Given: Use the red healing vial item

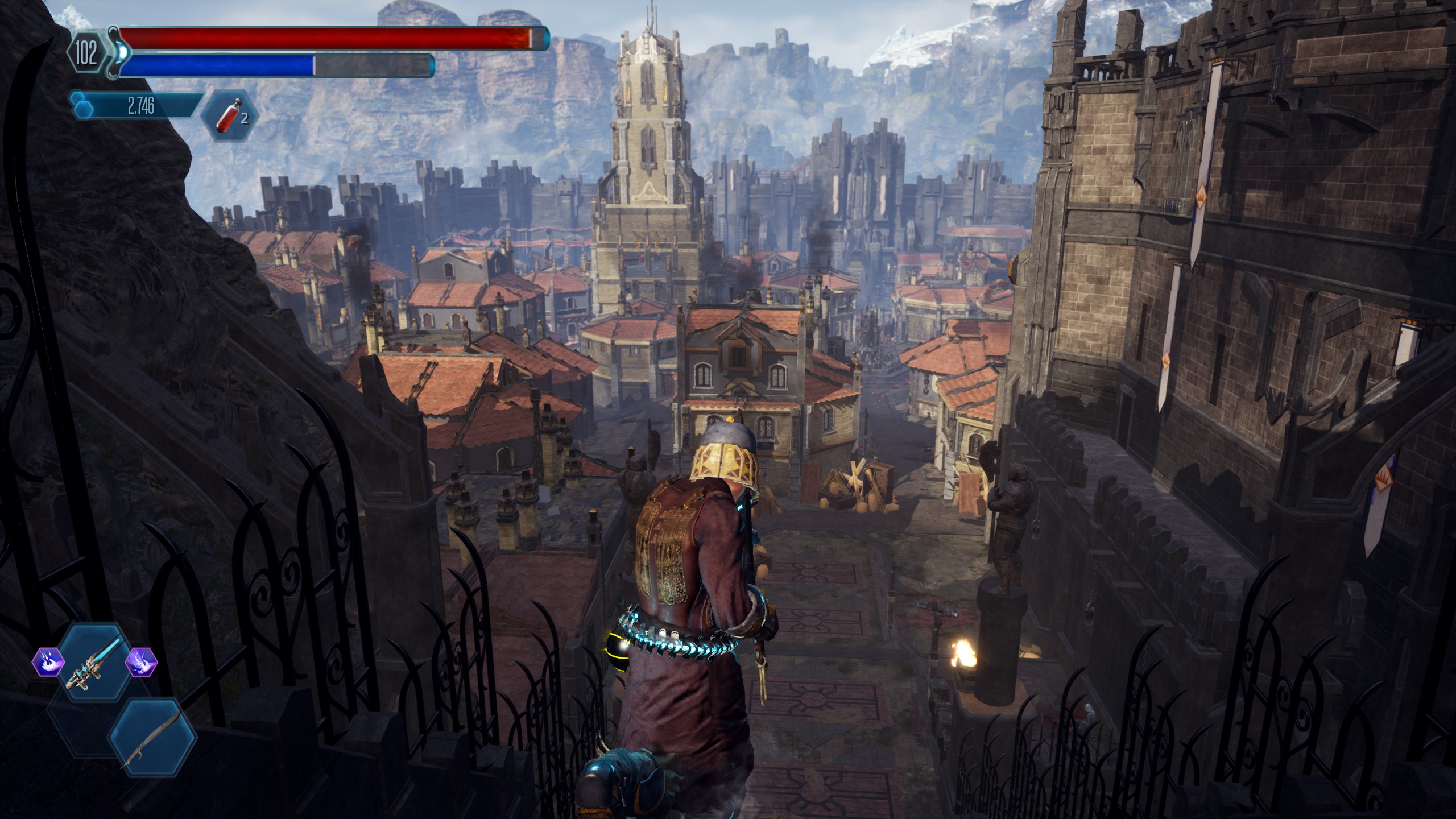Looking at the screenshot, I should [x=229, y=116].
